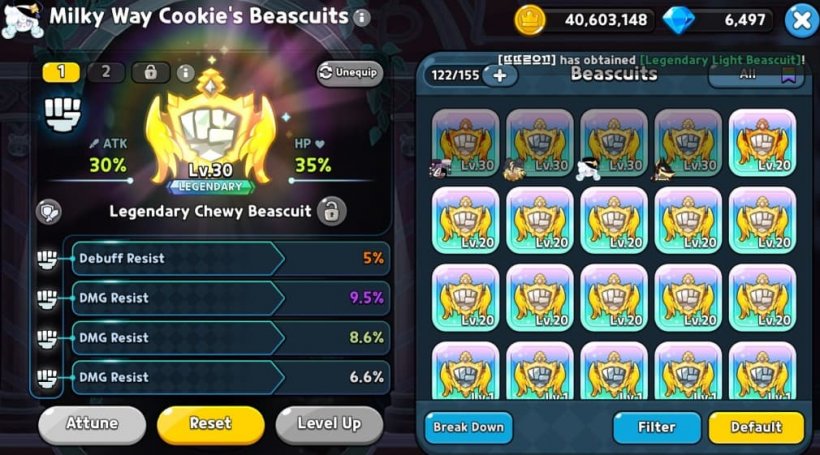The image size is (820, 455).
Task: Open the Beascuit Filter
Action: tap(656, 427)
